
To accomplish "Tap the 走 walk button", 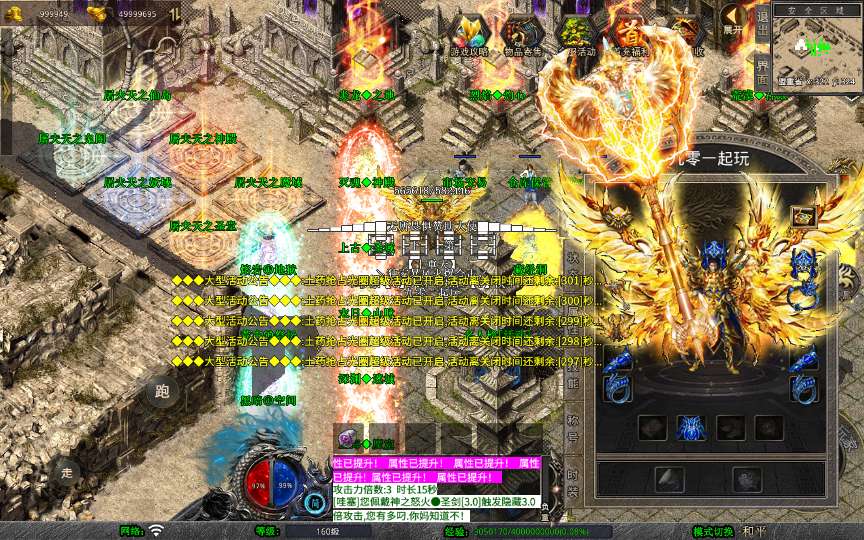I will tap(66, 471).
